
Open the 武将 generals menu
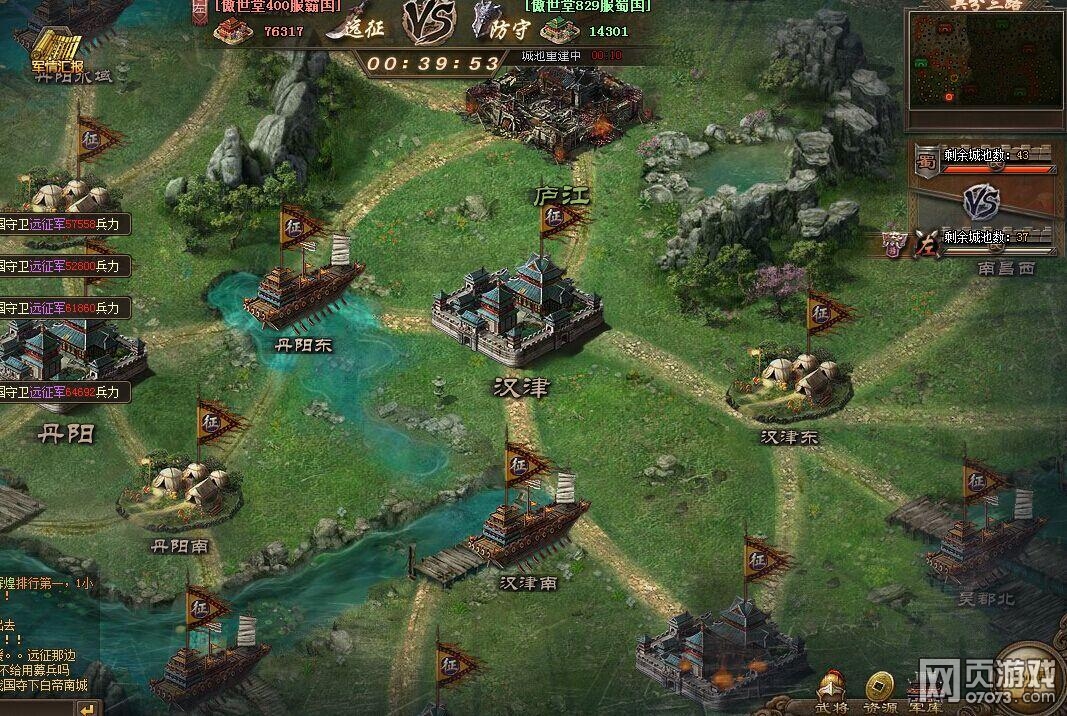click(x=833, y=691)
